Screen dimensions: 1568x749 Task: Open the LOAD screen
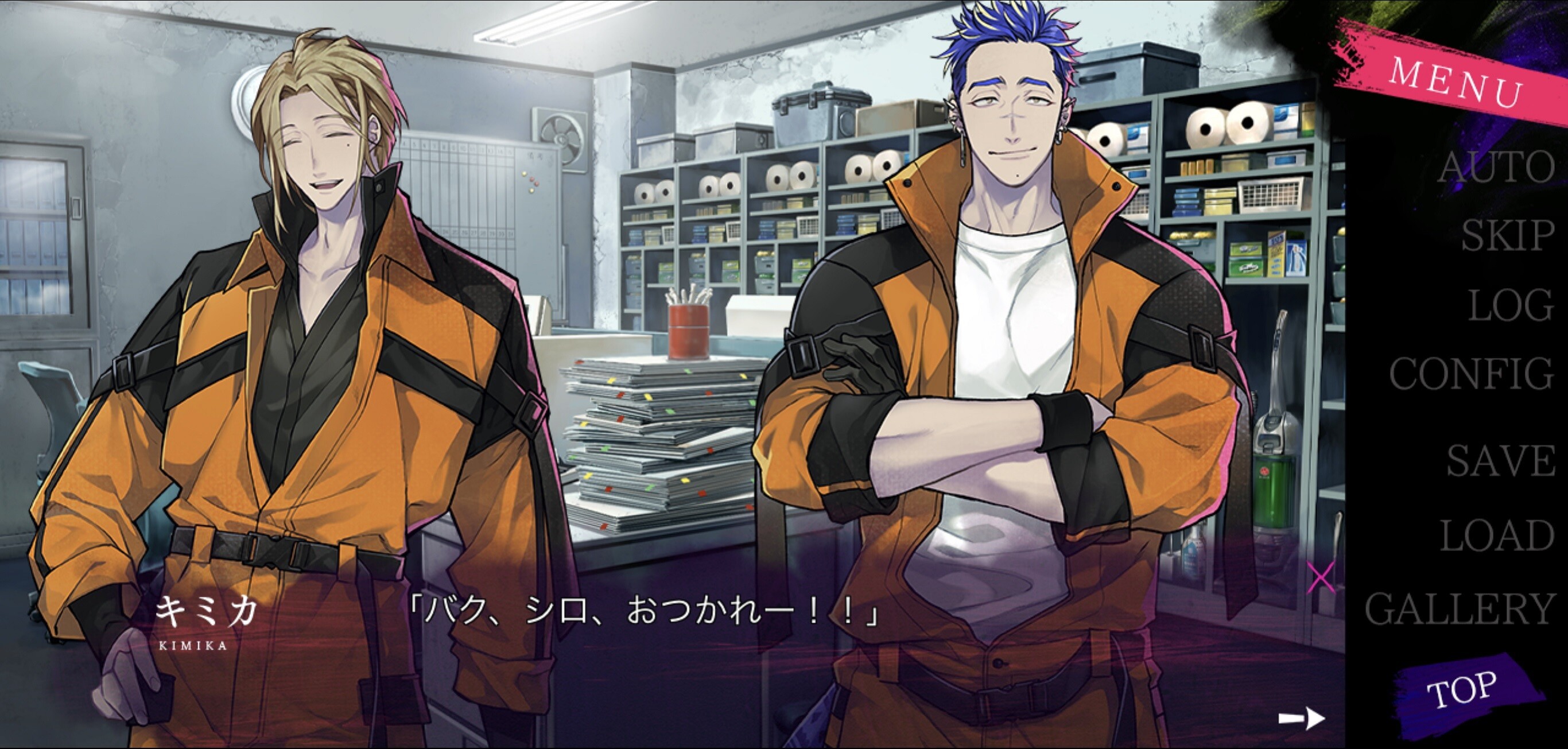pos(1497,536)
